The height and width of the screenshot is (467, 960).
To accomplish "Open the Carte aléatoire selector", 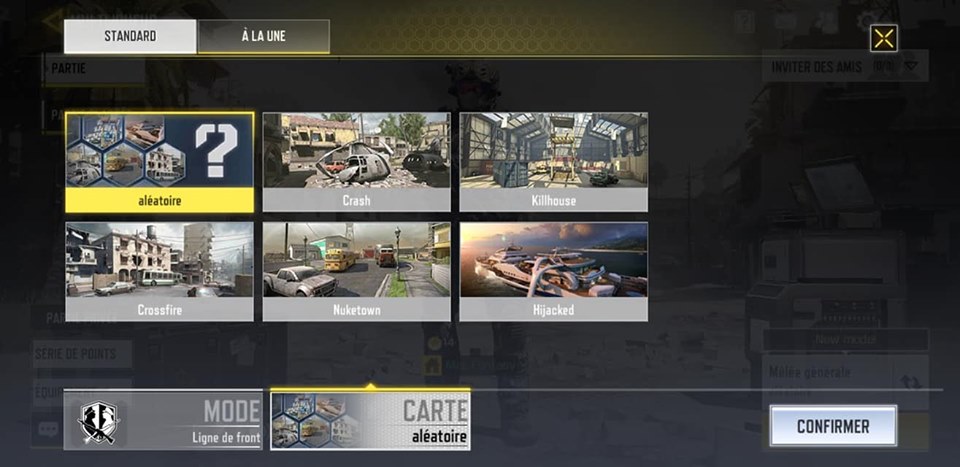I will coord(370,420).
